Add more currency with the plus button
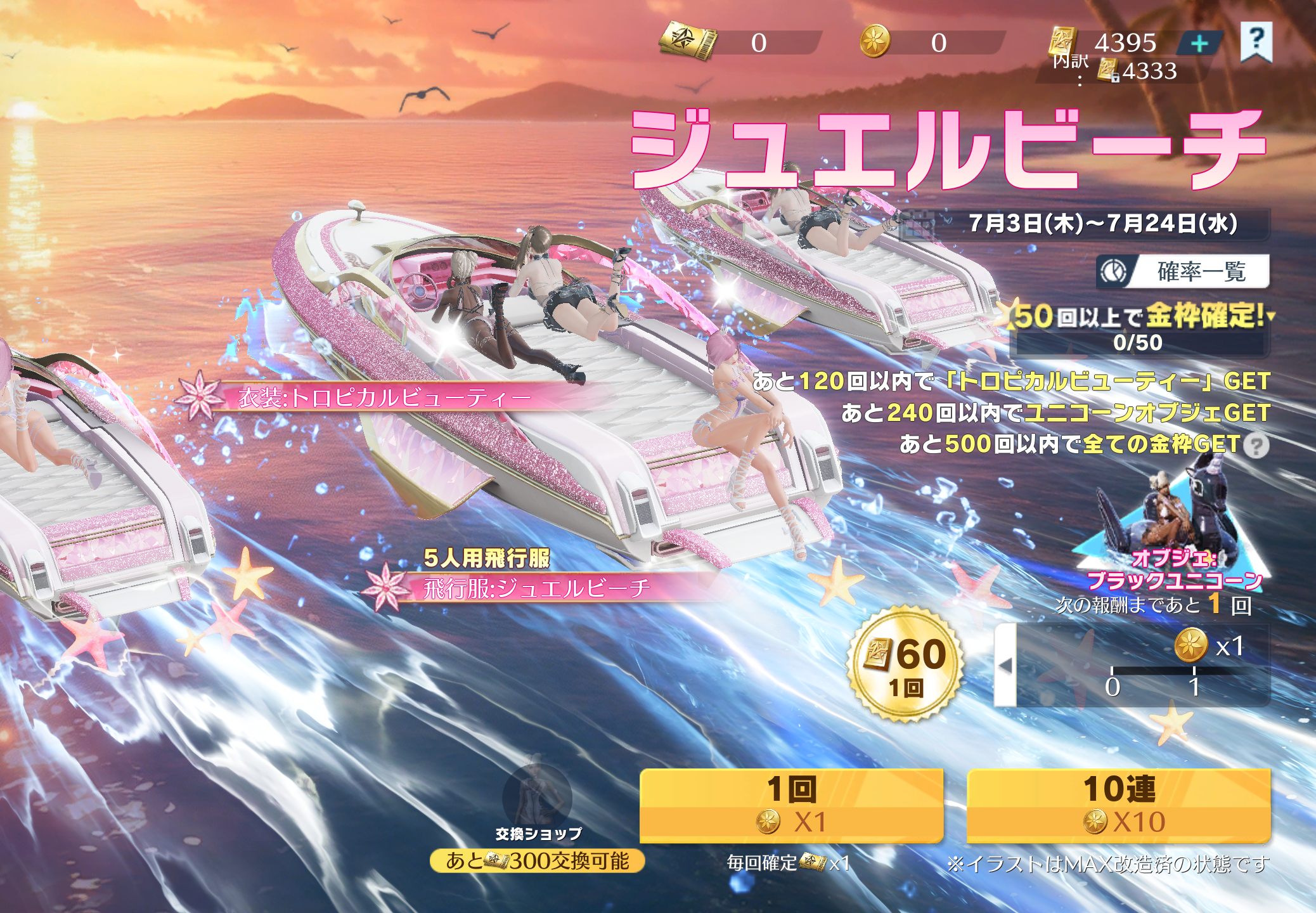Screen dimensions: 1316x913 (1199, 44)
